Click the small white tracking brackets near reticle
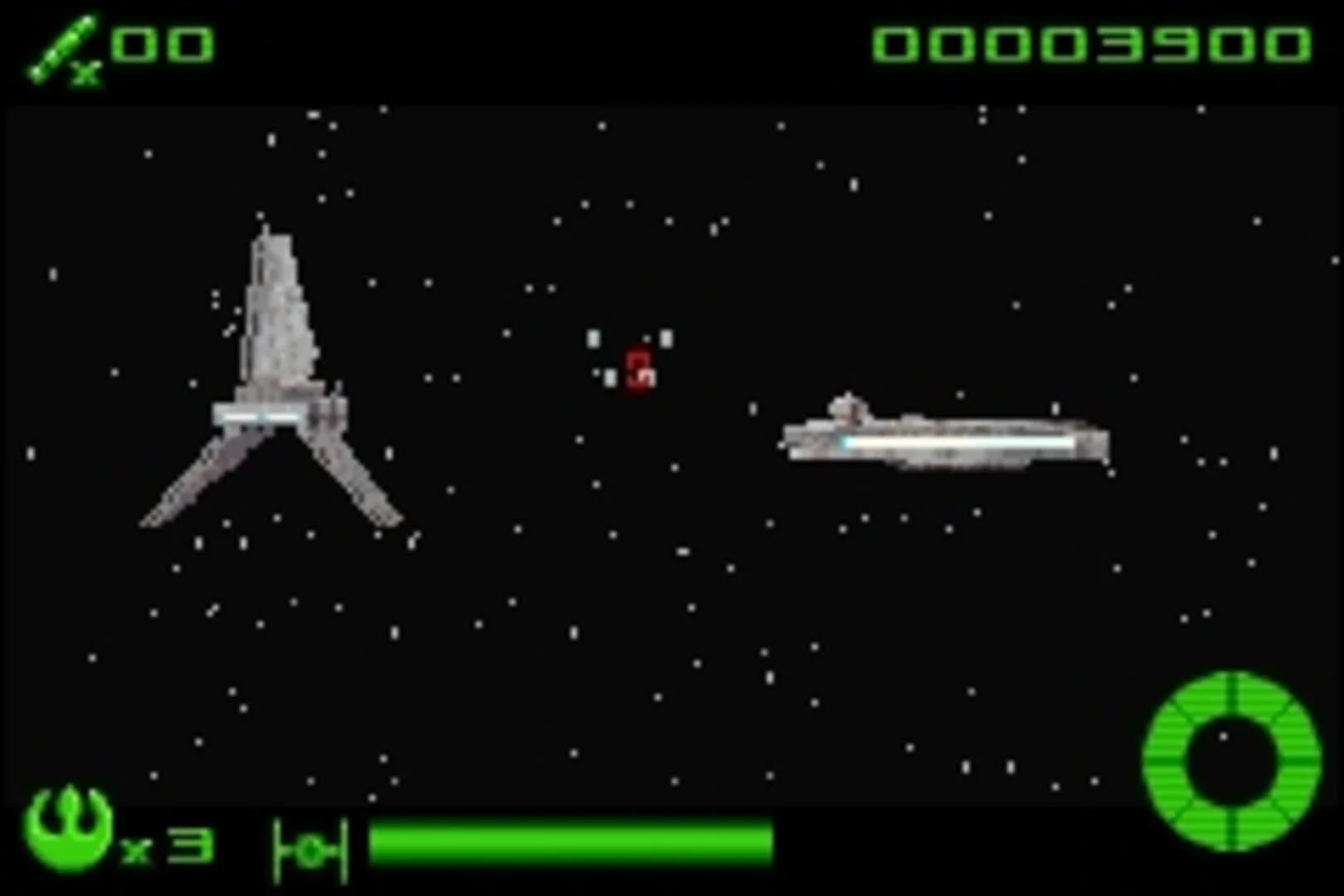 coord(595,340)
